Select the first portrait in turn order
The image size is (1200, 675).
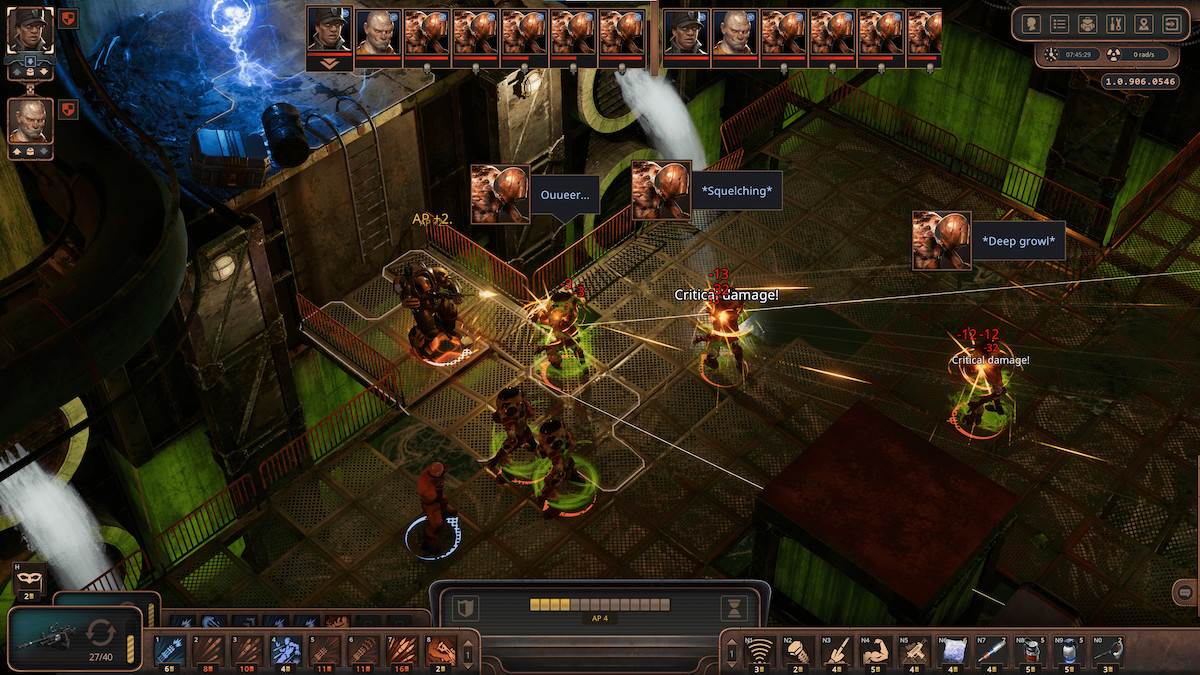pos(330,31)
